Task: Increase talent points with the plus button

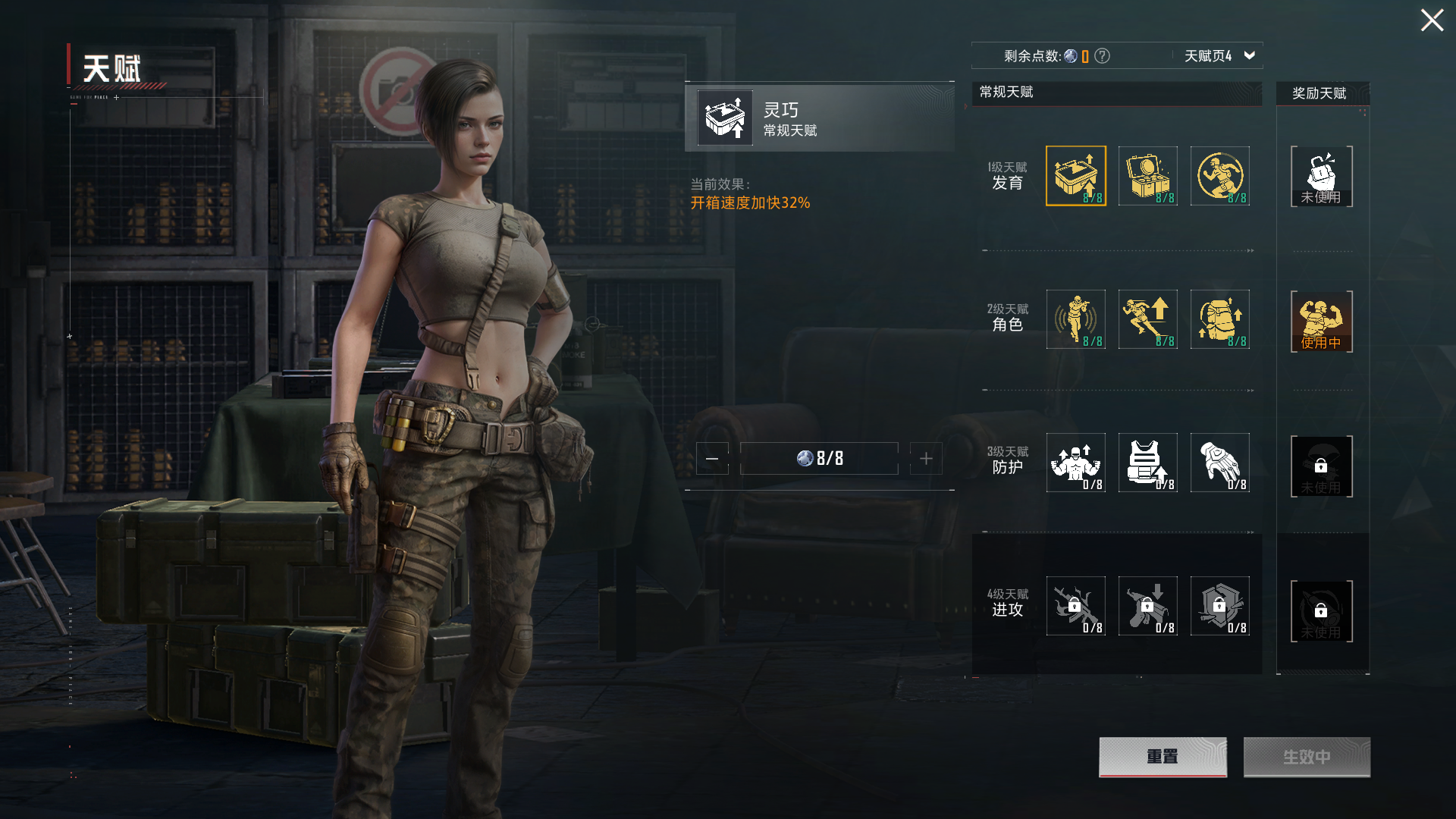Action: (926, 459)
